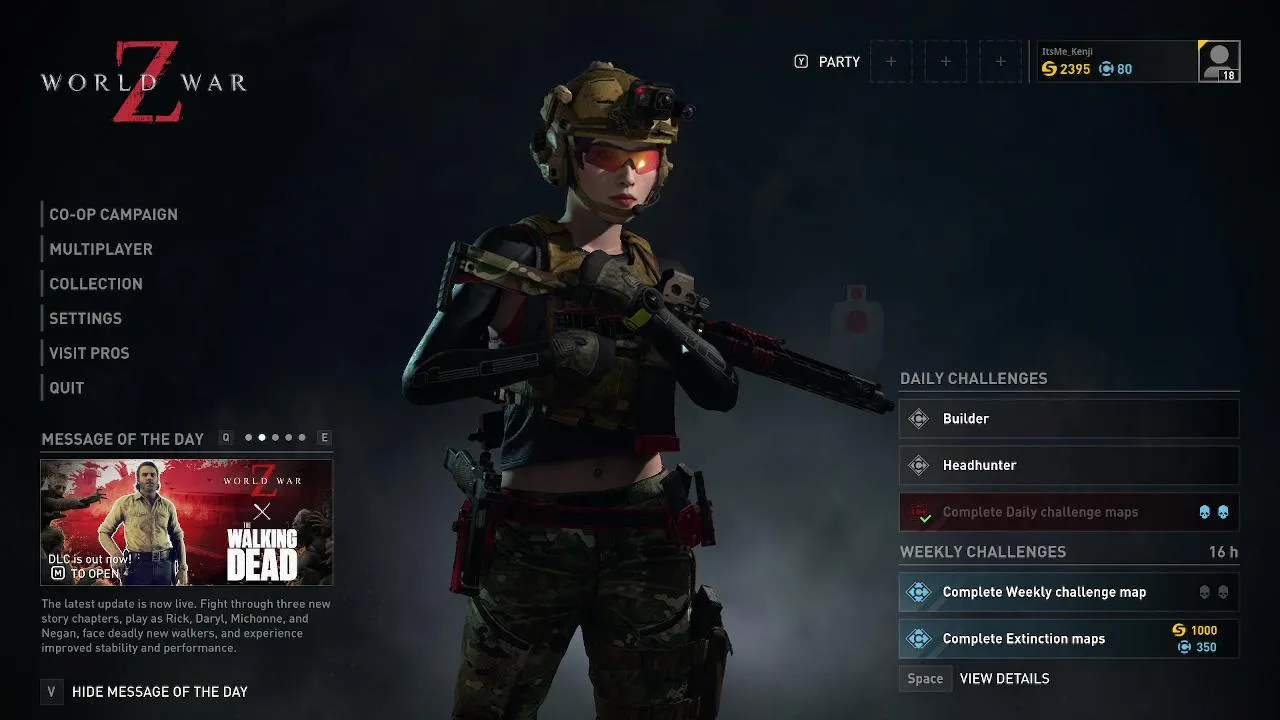This screenshot has width=1280, height=720.
Task: Choose the Visit Pros option
Action: 89,353
